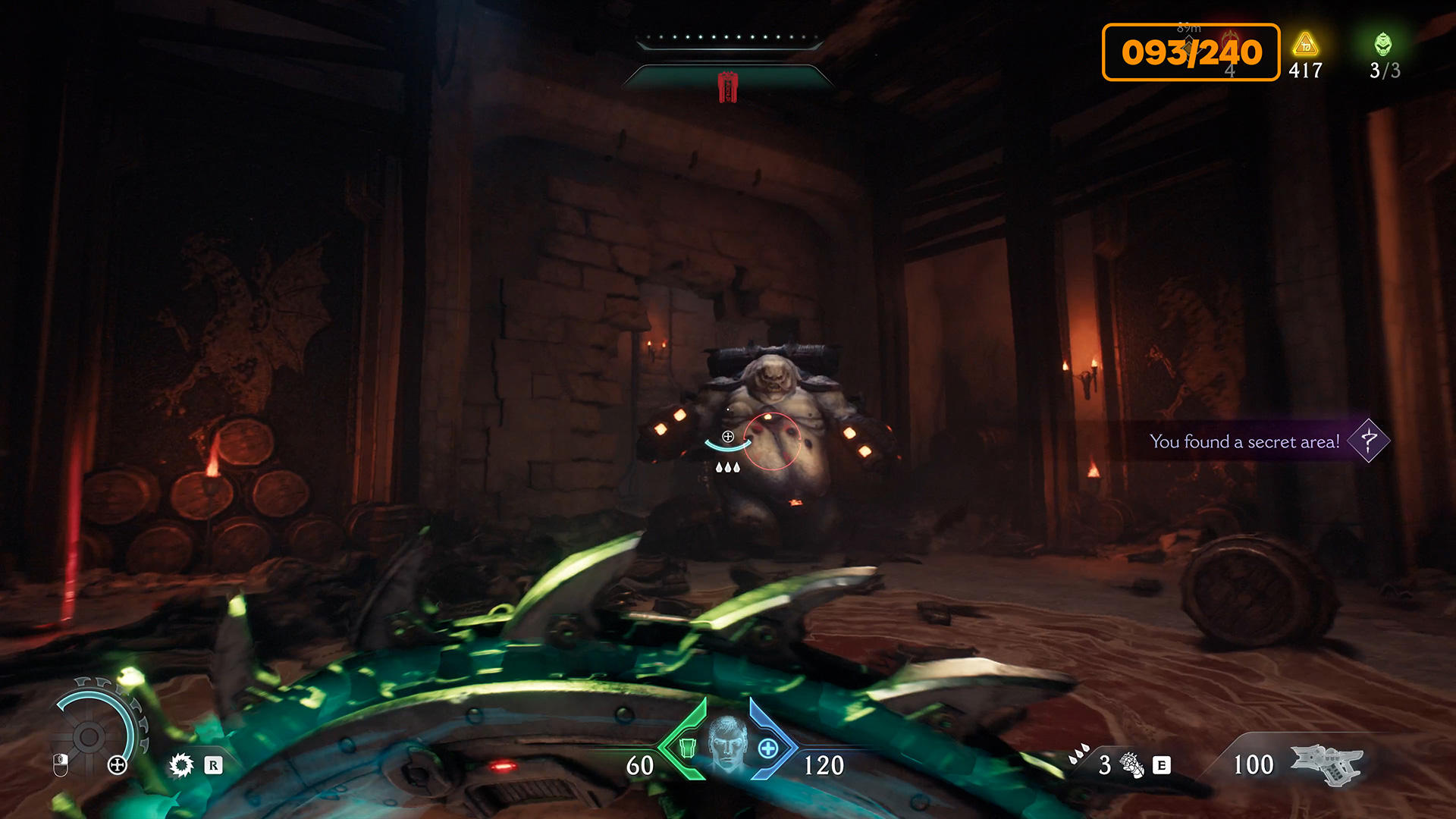This screenshot has height=819, width=1456.
Task: Click the gold currency triangle icon
Action: pyautogui.click(x=1305, y=45)
